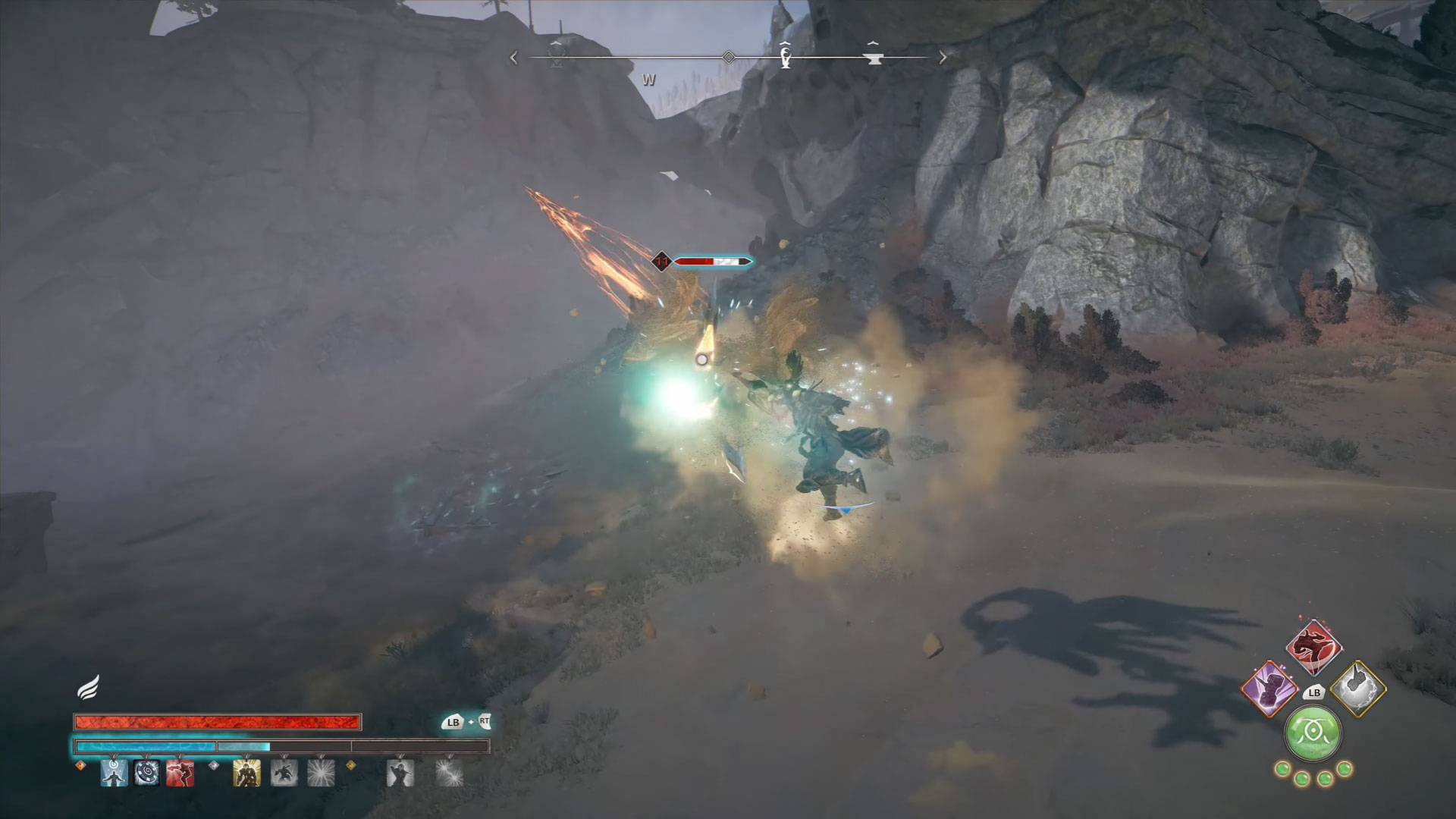The height and width of the screenshot is (819, 1456).
Task: Trigger the grey lightning fist ability
Action: point(1358,689)
